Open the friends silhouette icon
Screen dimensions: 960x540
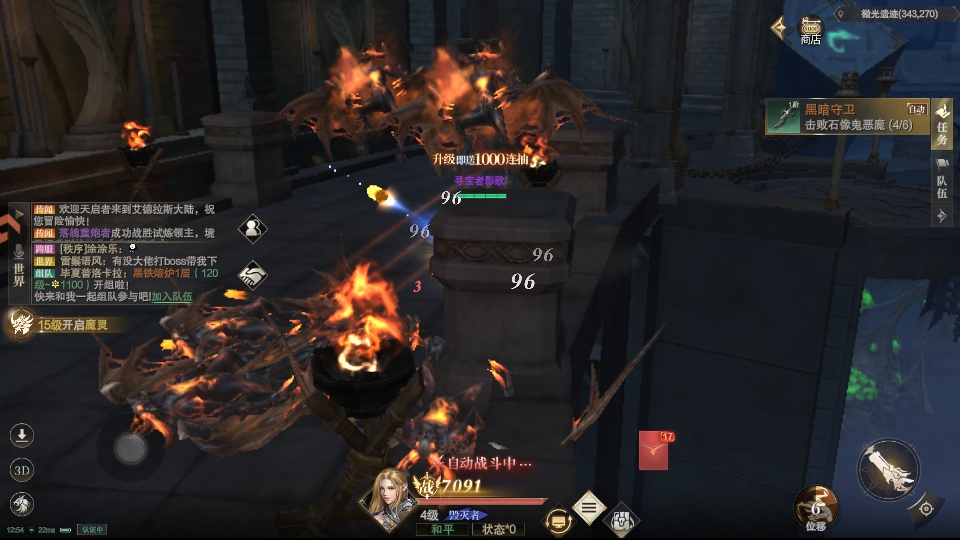click(x=253, y=229)
